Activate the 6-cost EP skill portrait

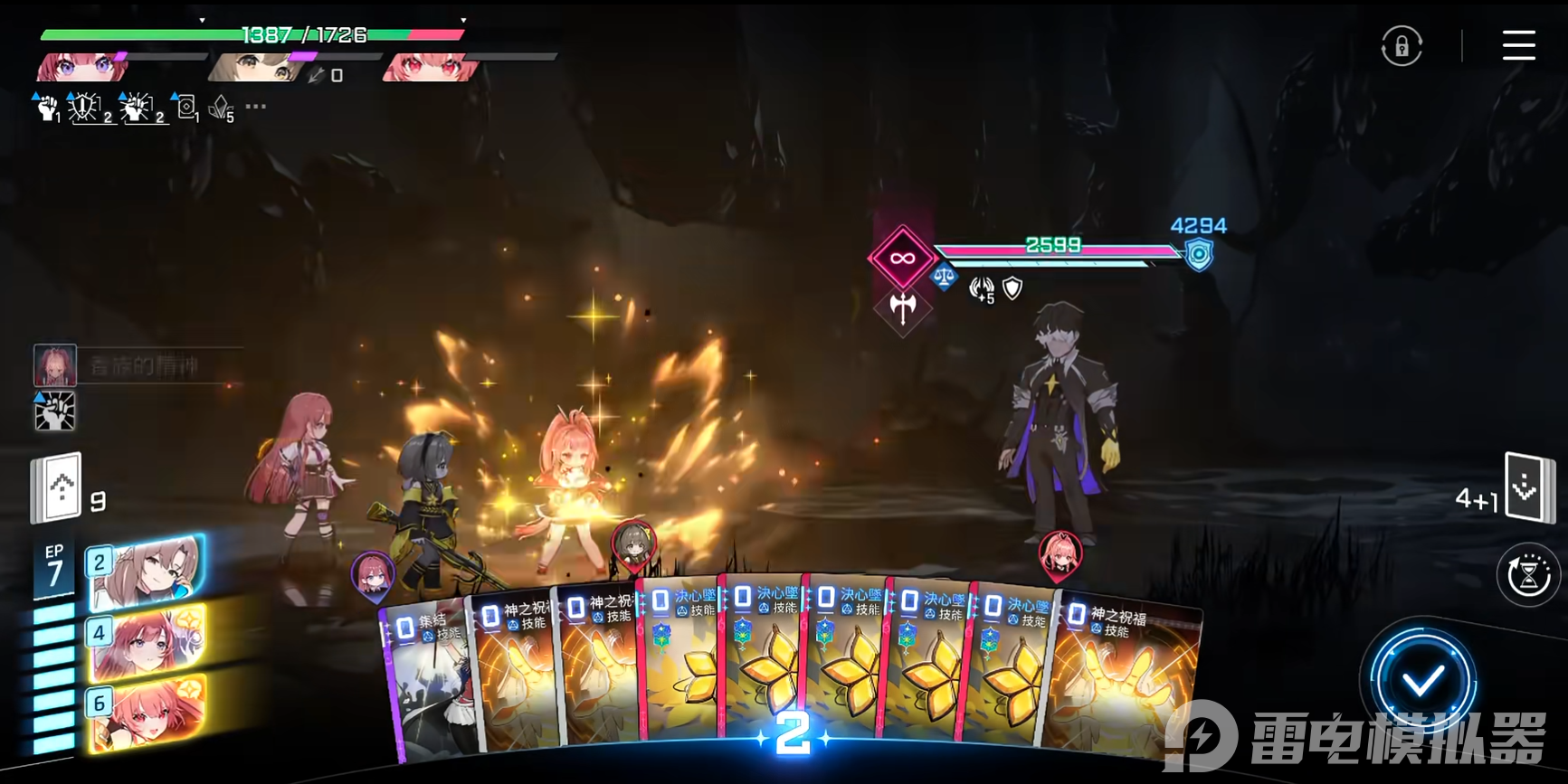[147, 713]
